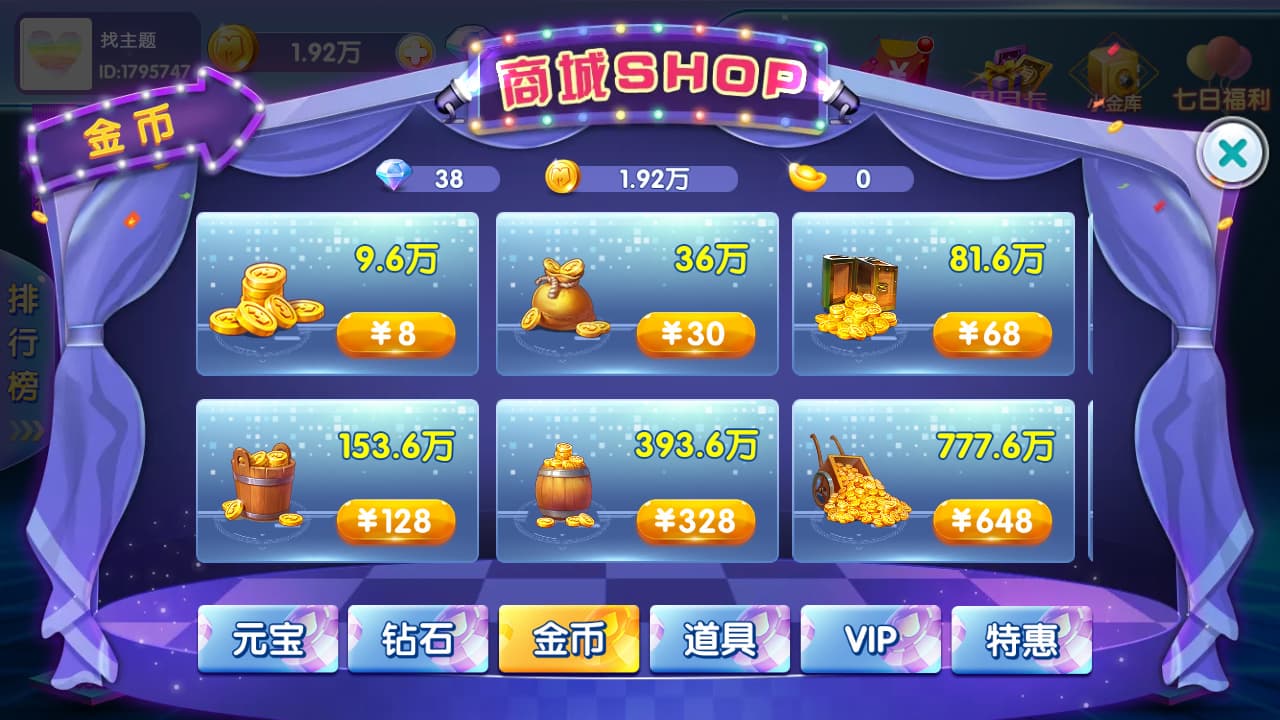The width and height of the screenshot is (1280, 720).
Task: Purchase the 777.6万 pack for ¥648
Action: pos(993,520)
